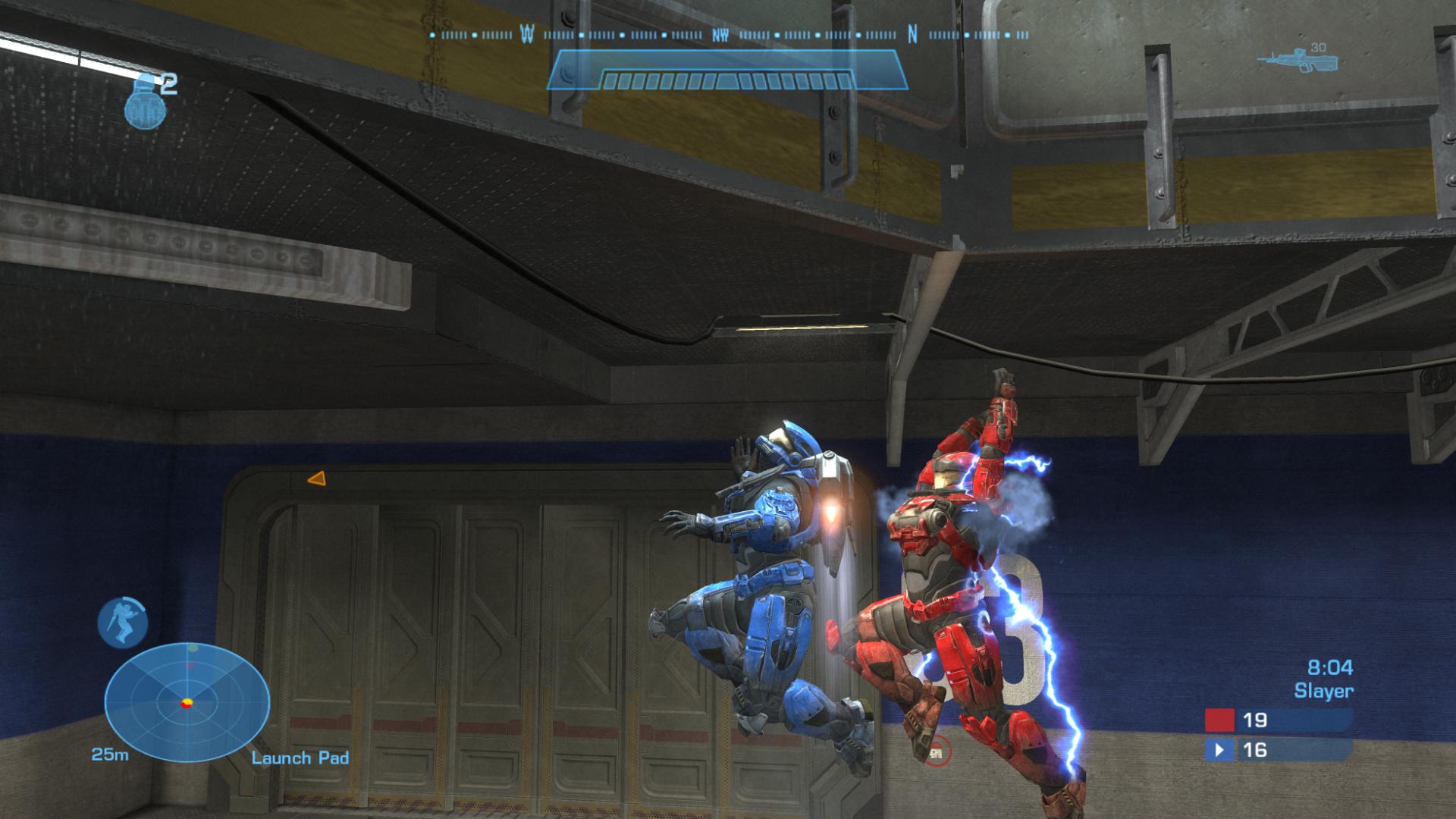
Task: Select the blue team score row
Action: point(1277,750)
